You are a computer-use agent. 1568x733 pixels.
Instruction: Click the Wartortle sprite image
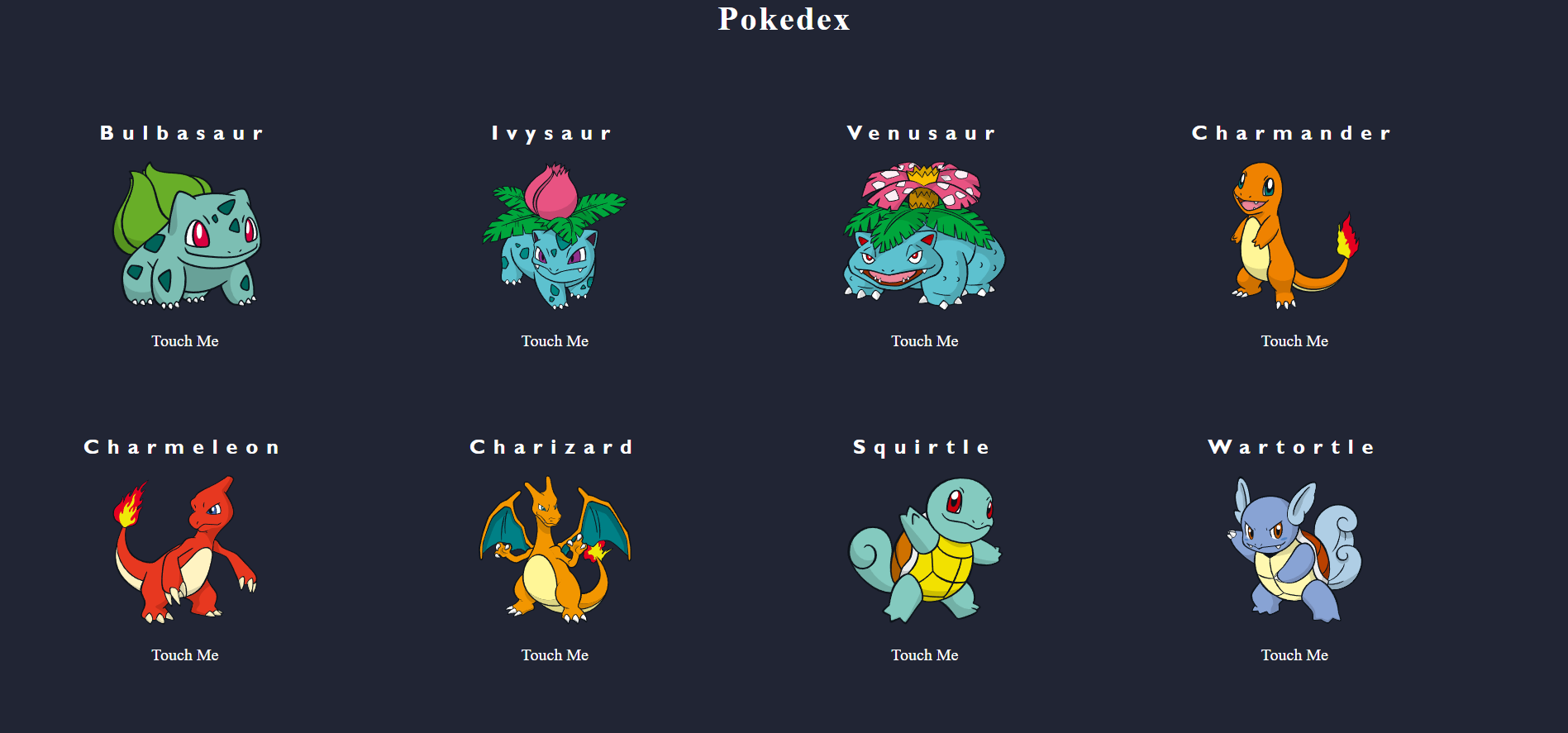click(x=1294, y=550)
